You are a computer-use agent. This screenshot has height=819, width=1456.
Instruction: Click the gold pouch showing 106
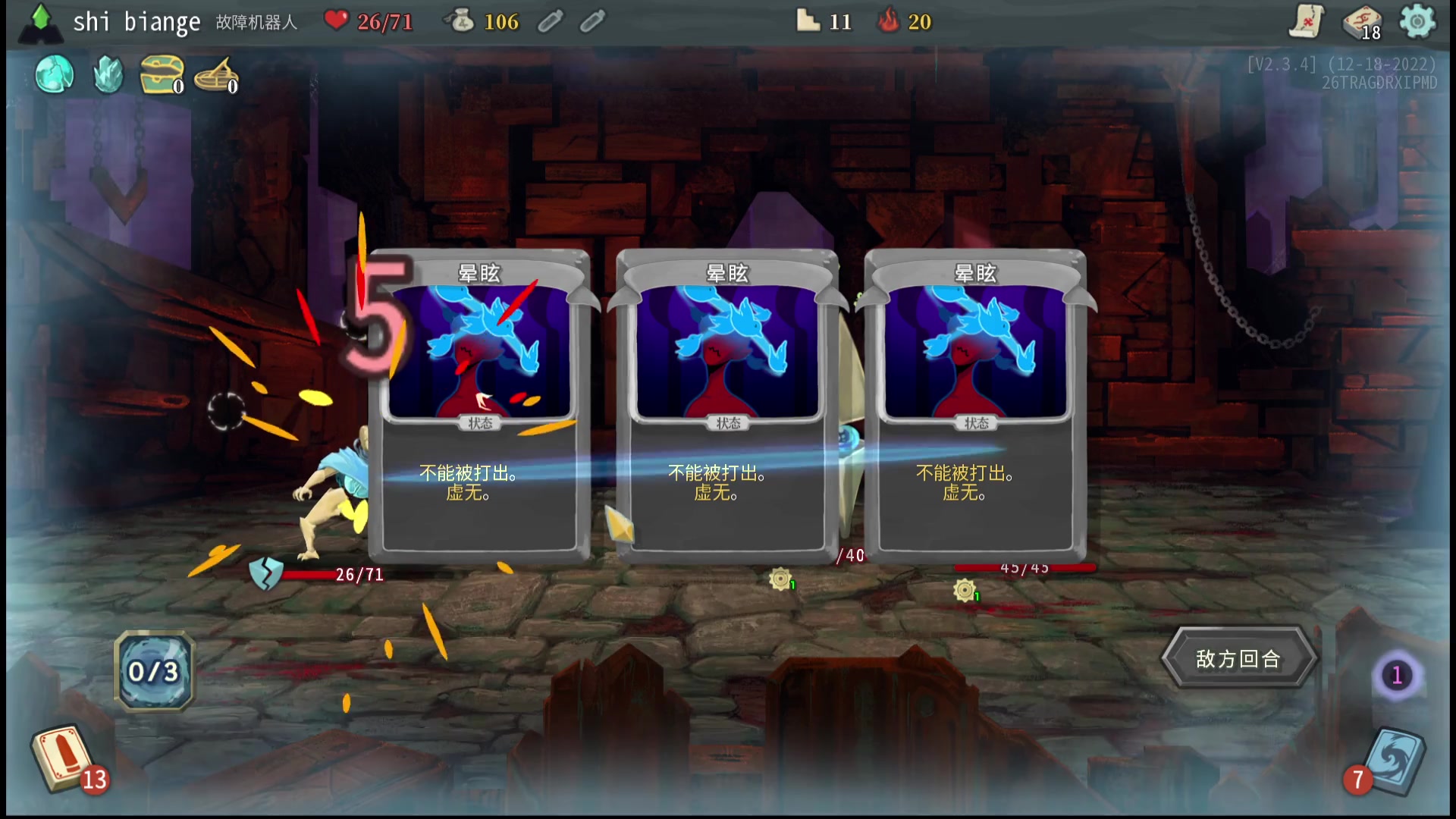coord(459,20)
